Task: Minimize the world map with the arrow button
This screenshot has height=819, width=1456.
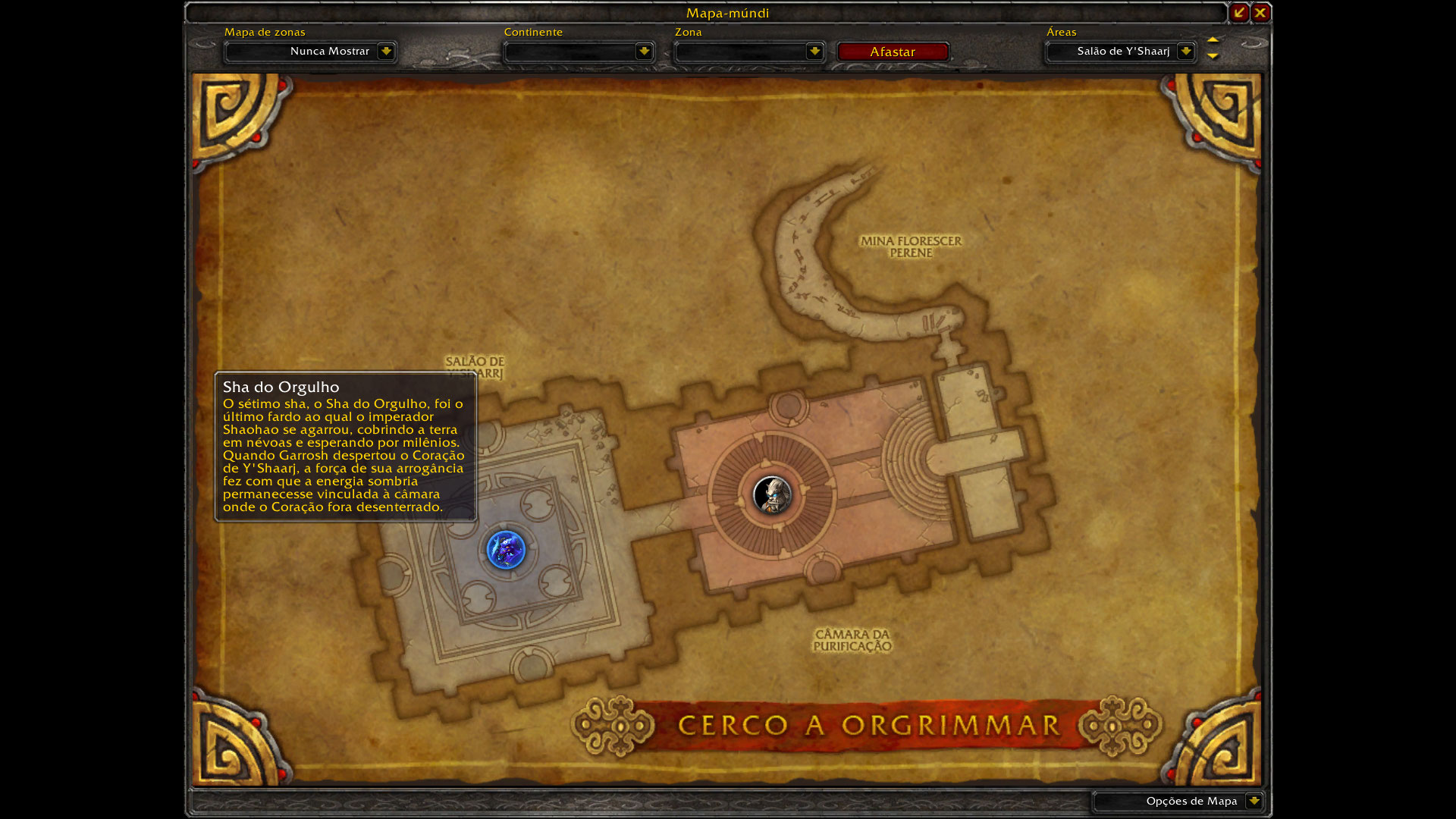Action: [1239, 13]
